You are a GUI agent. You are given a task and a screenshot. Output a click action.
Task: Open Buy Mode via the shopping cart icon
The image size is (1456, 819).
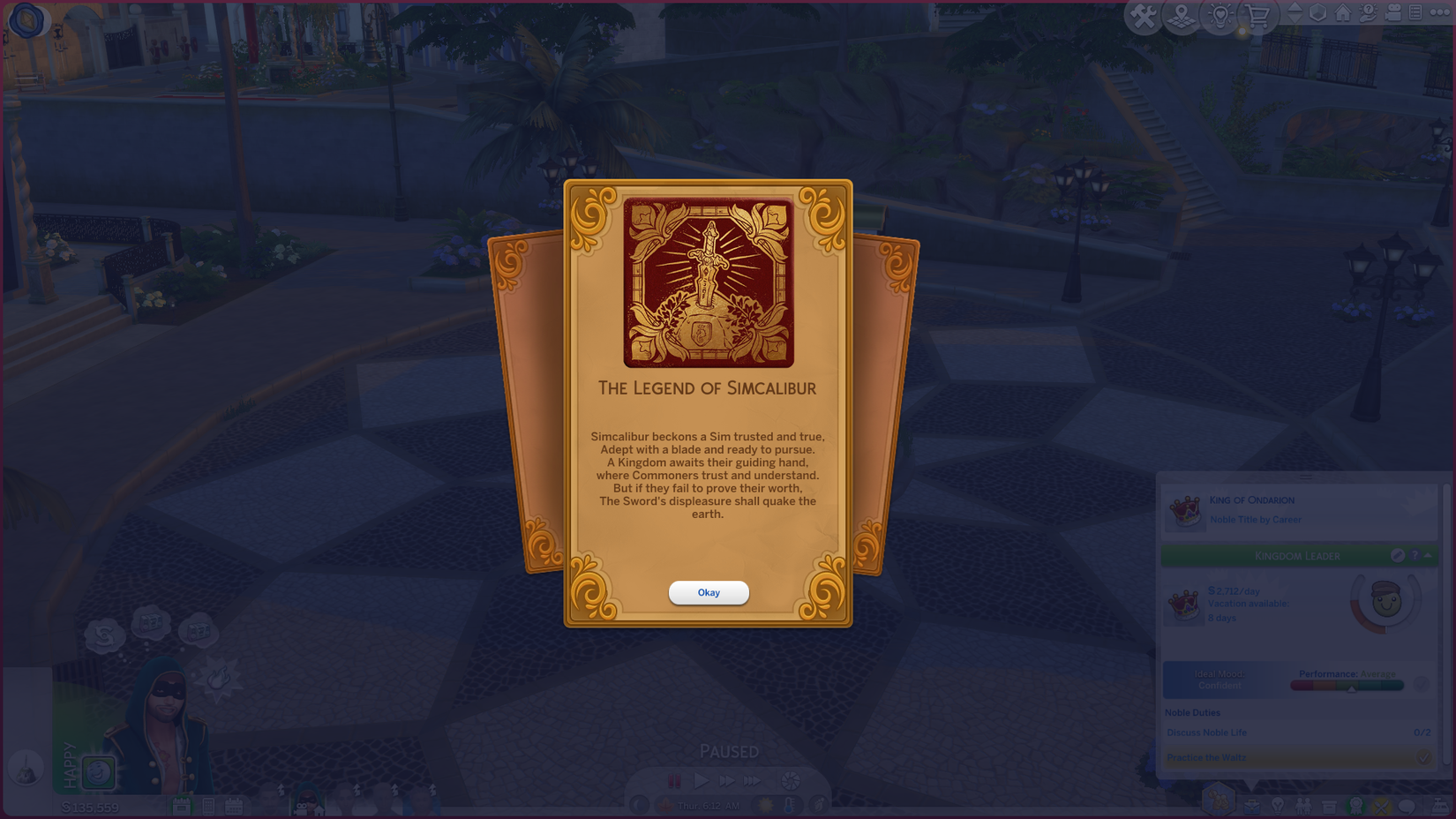click(x=1257, y=15)
